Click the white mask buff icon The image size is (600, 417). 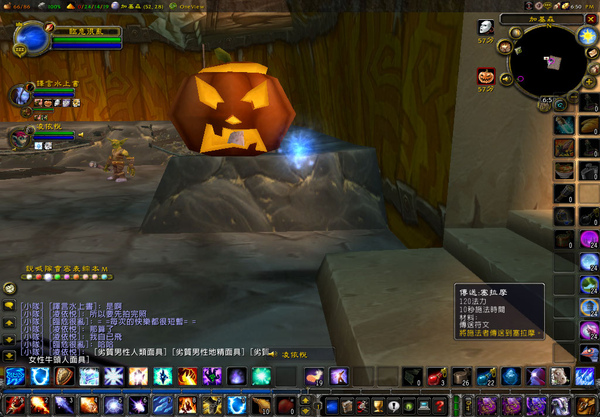pos(486,28)
